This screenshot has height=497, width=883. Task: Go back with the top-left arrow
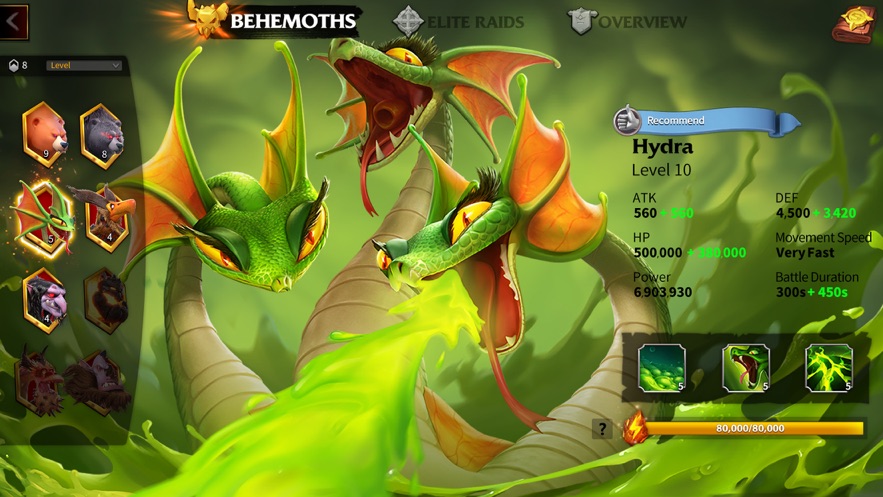tap(14, 20)
